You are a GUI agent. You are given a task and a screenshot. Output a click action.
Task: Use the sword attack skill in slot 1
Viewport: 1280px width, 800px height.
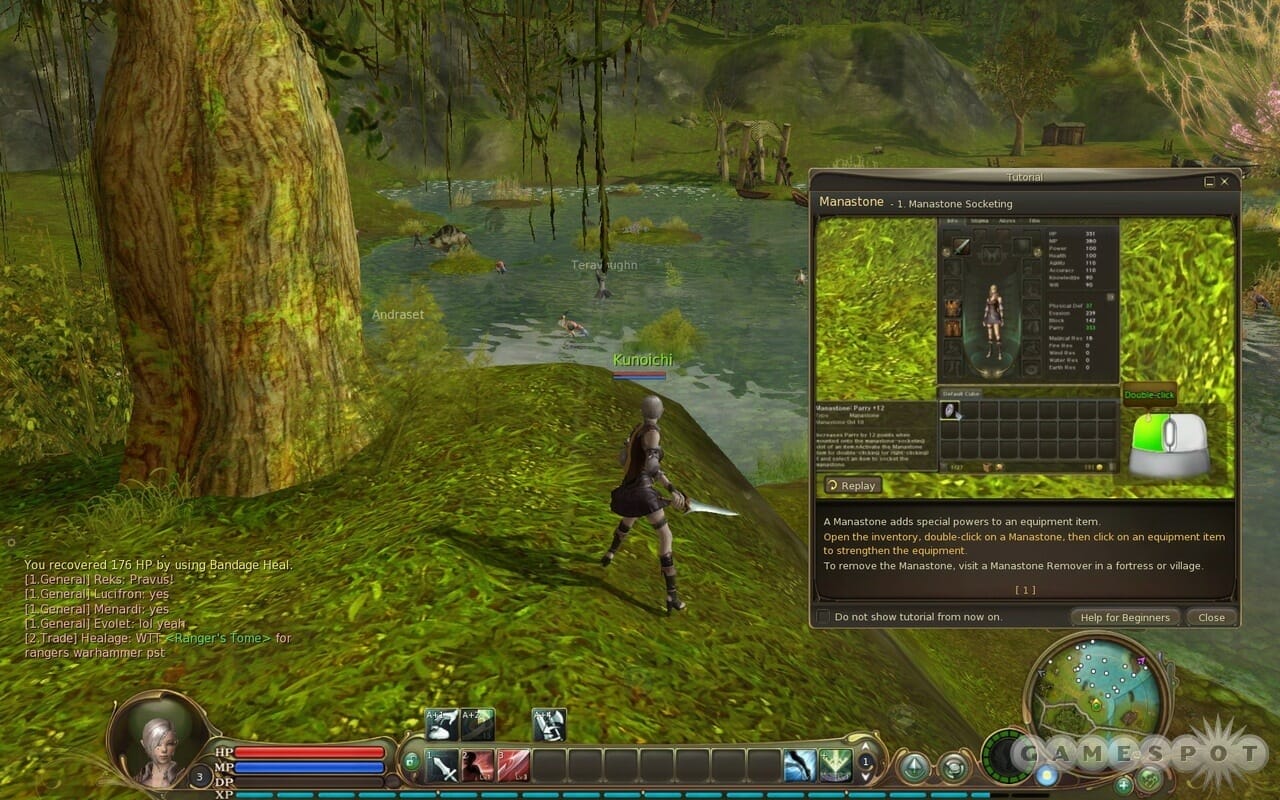(x=442, y=765)
